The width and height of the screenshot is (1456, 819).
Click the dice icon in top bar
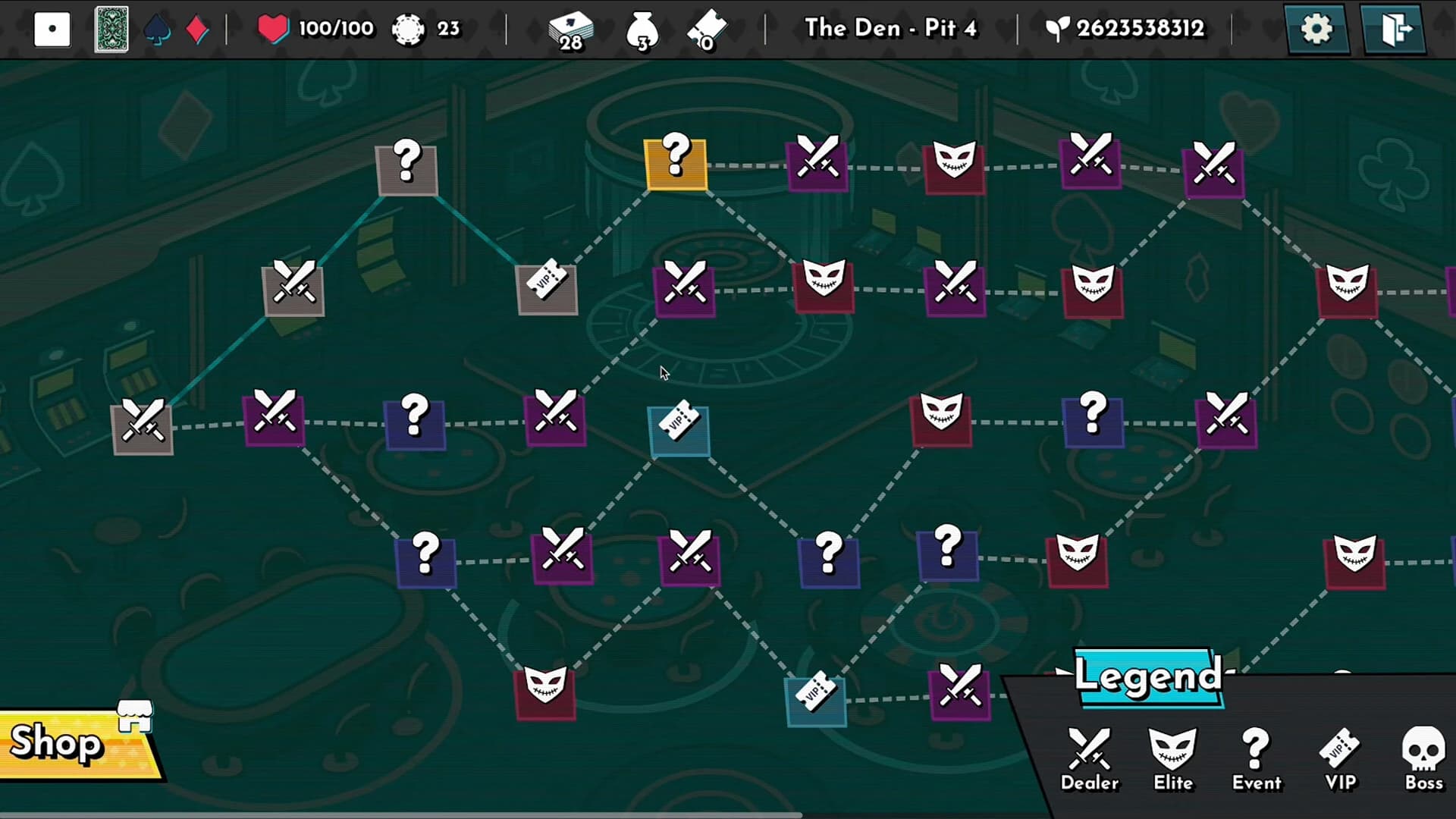[x=52, y=28]
